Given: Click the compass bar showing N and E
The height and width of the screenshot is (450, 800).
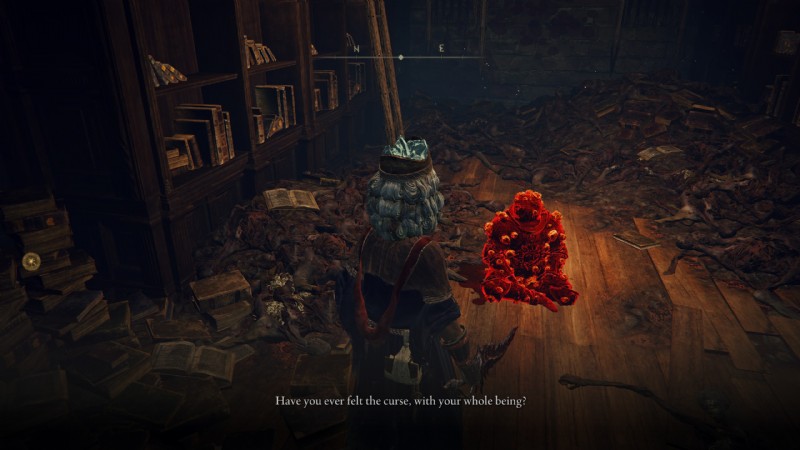Looking at the screenshot, I should (399, 53).
